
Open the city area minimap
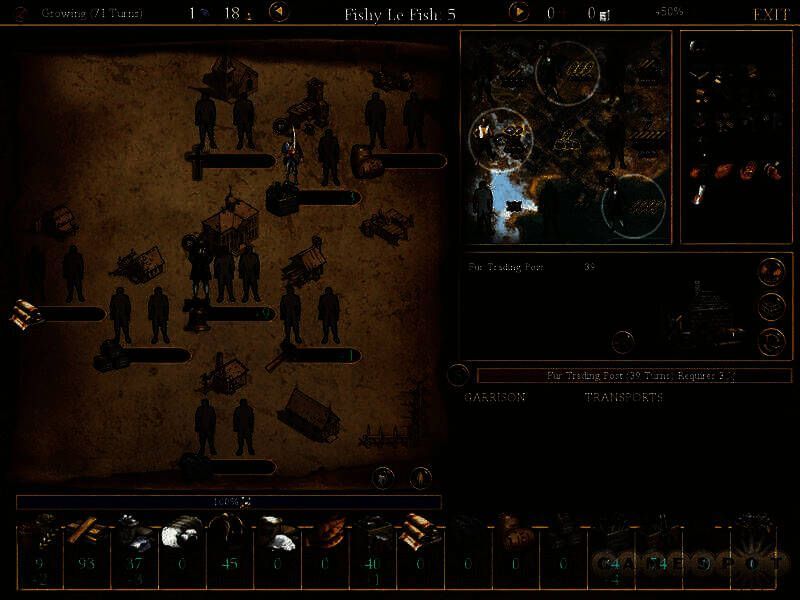point(565,136)
